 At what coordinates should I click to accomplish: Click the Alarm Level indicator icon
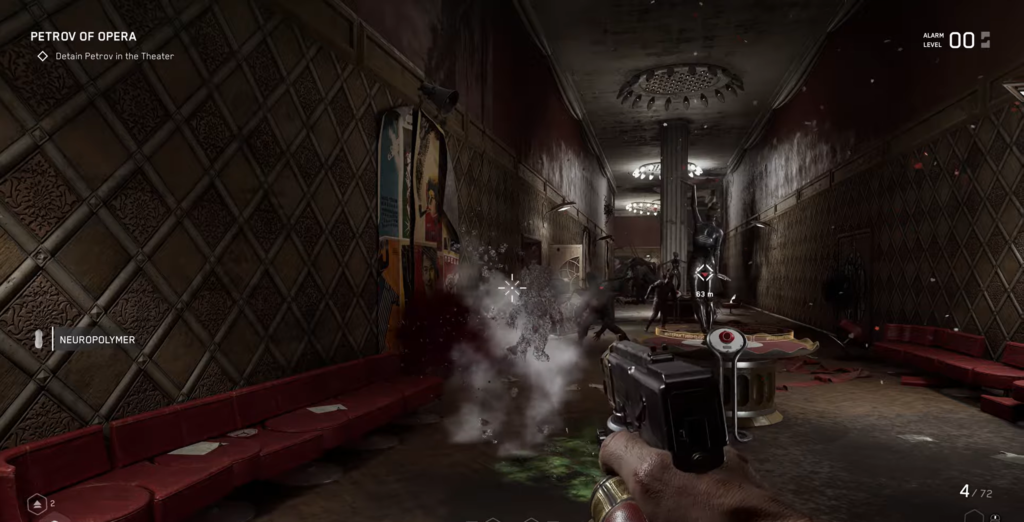click(x=985, y=40)
